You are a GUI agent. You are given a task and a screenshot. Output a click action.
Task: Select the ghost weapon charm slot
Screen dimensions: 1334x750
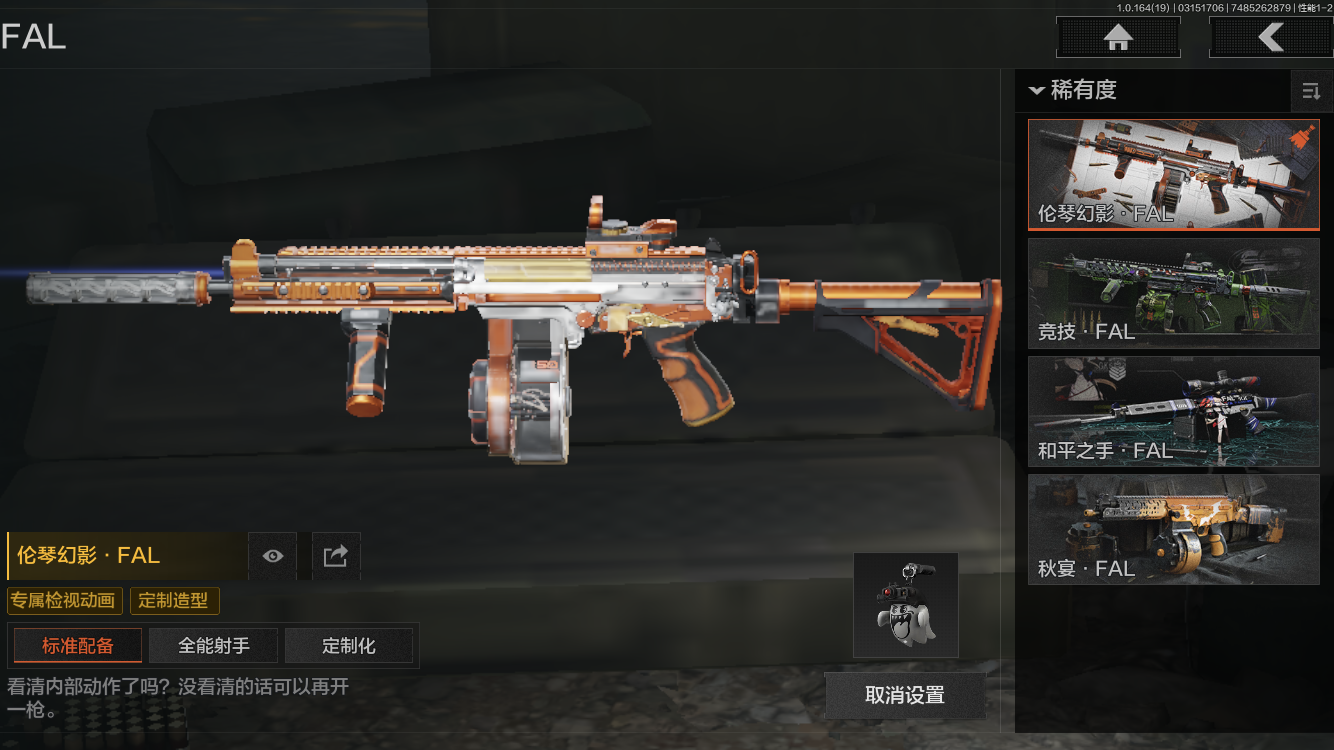click(906, 605)
